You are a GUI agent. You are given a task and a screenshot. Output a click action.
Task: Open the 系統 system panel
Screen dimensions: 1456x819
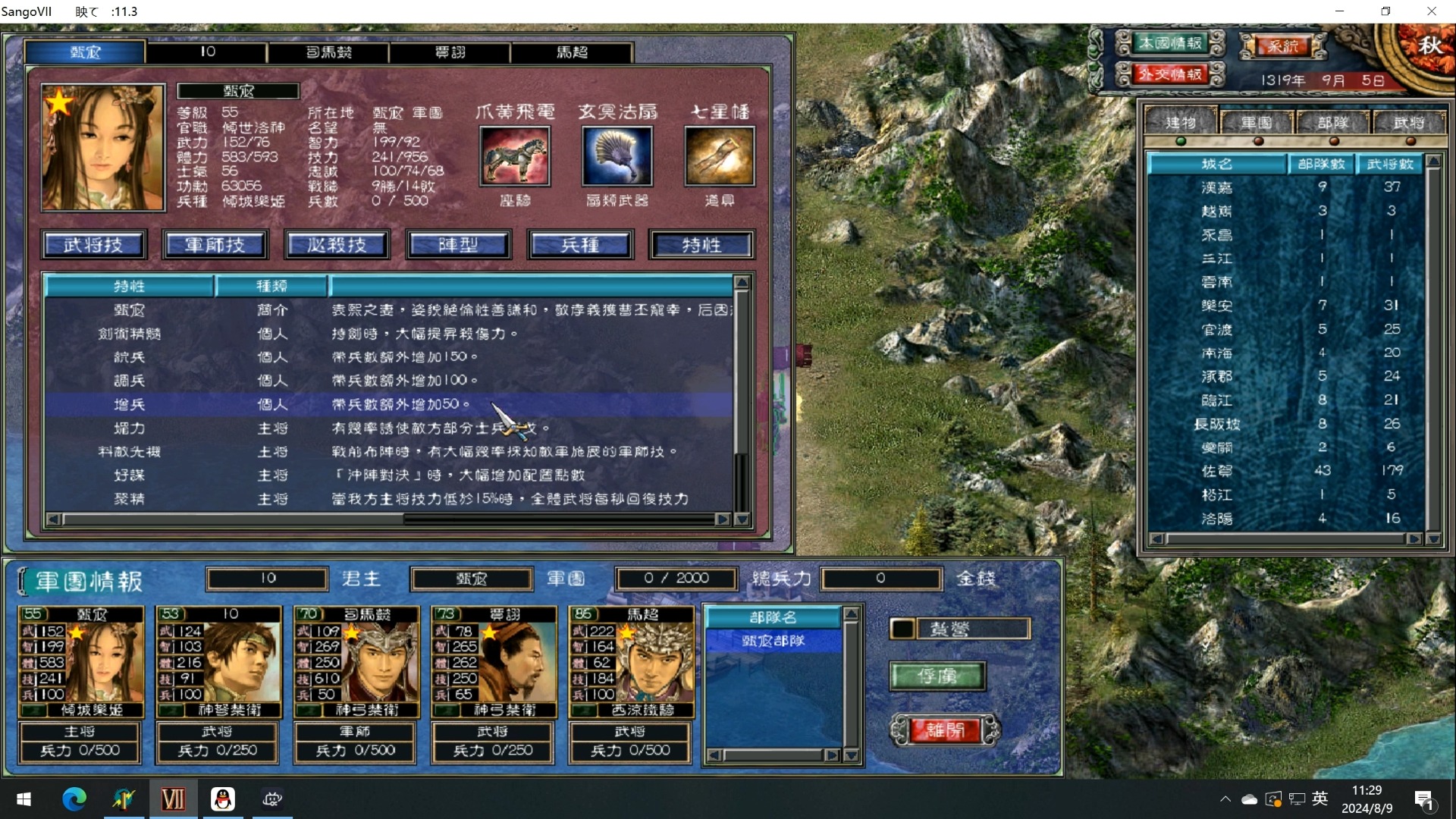click(x=1283, y=46)
